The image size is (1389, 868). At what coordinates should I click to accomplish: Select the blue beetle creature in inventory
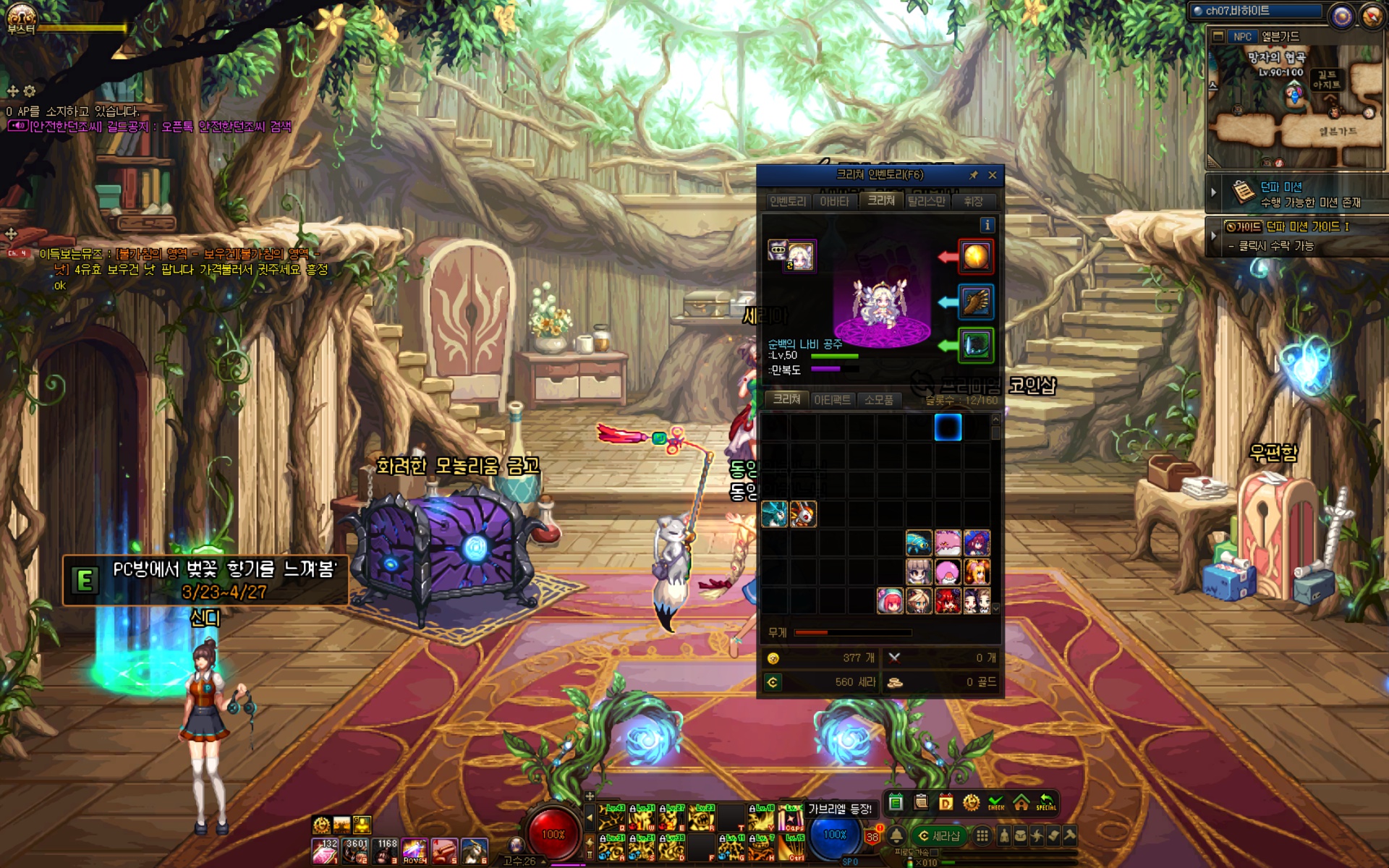(x=919, y=542)
